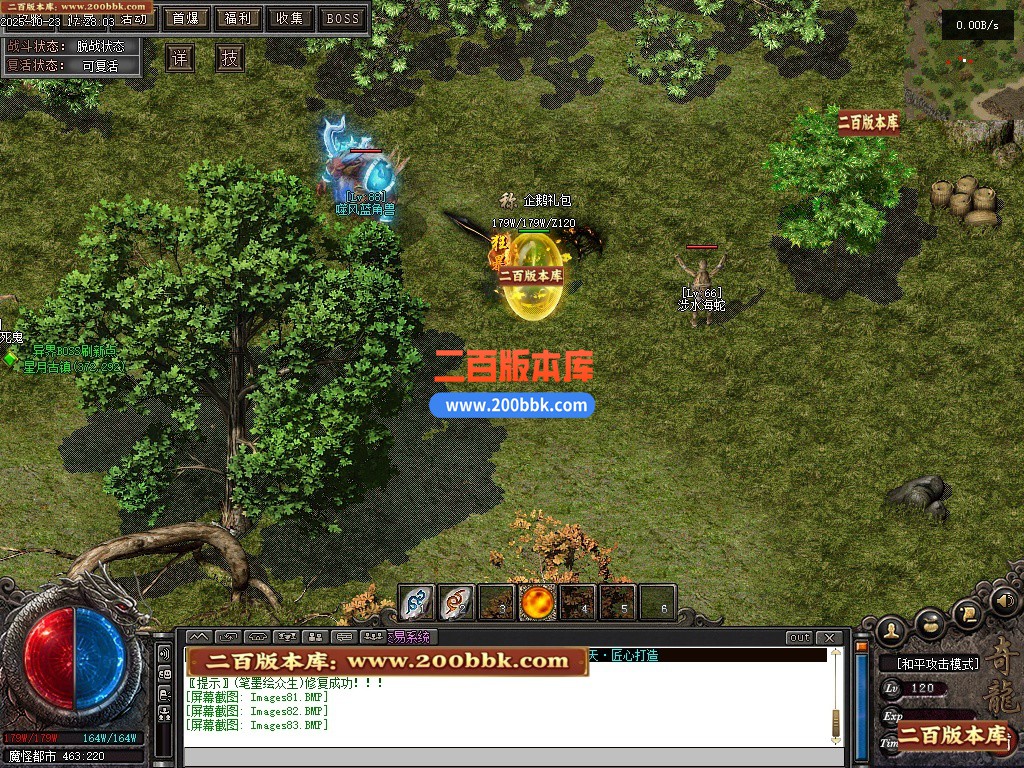Screen dimensions: 1024x768
Task: Activate the fireball orb in the hotbar
Action: (538, 602)
